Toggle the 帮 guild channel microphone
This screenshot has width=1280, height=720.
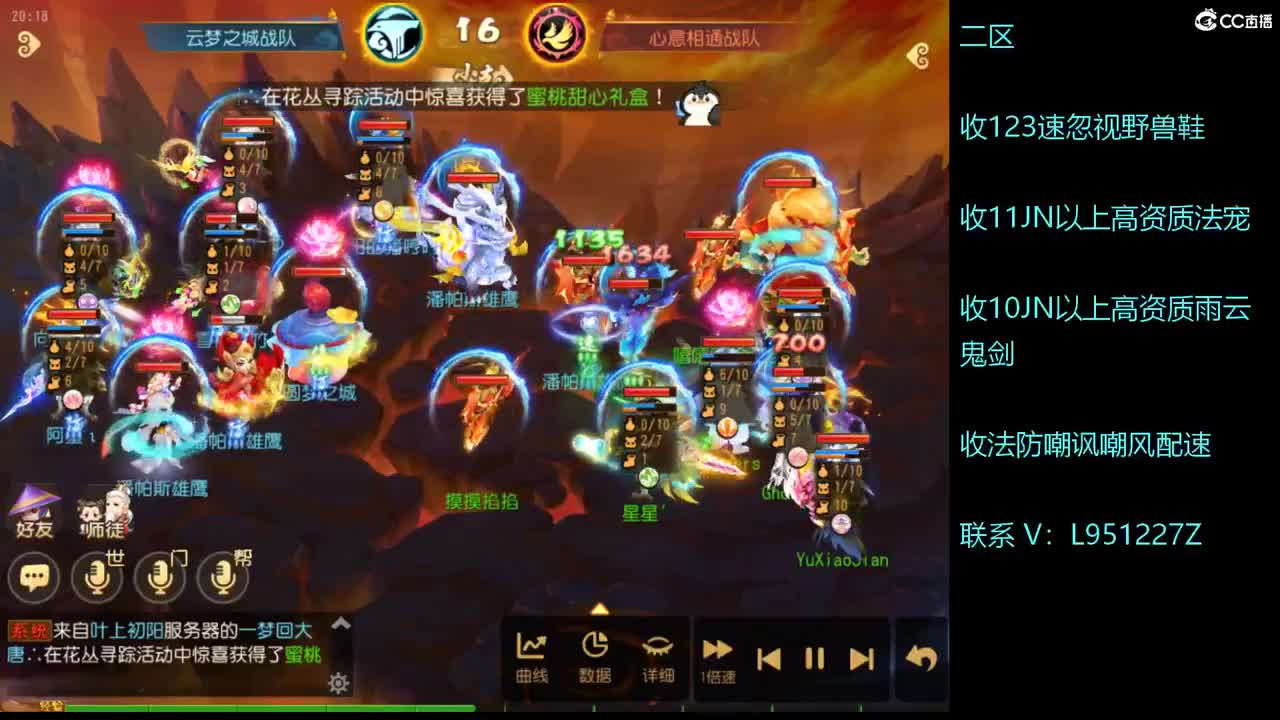point(224,577)
